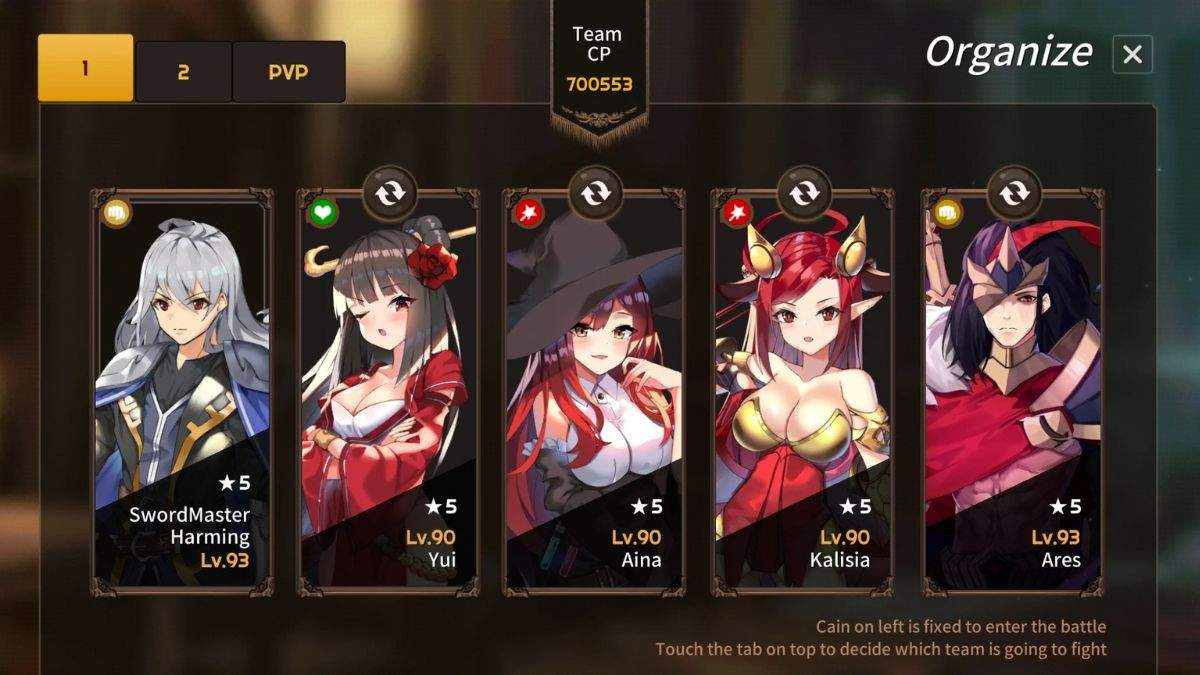
Task: Switch to team tab 2
Action: (183, 71)
